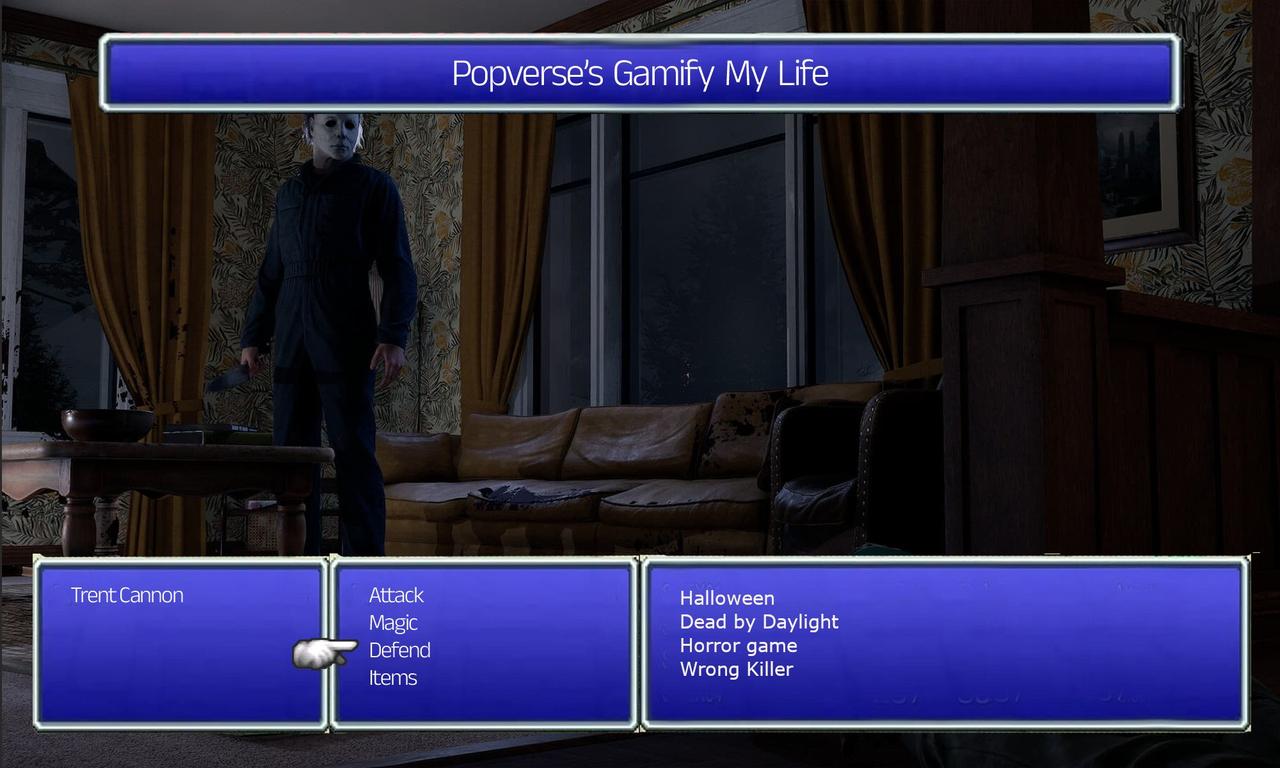Click the Popverse's Gamify My Life title banner
Image resolution: width=1280 pixels, height=768 pixels.
(640, 73)
